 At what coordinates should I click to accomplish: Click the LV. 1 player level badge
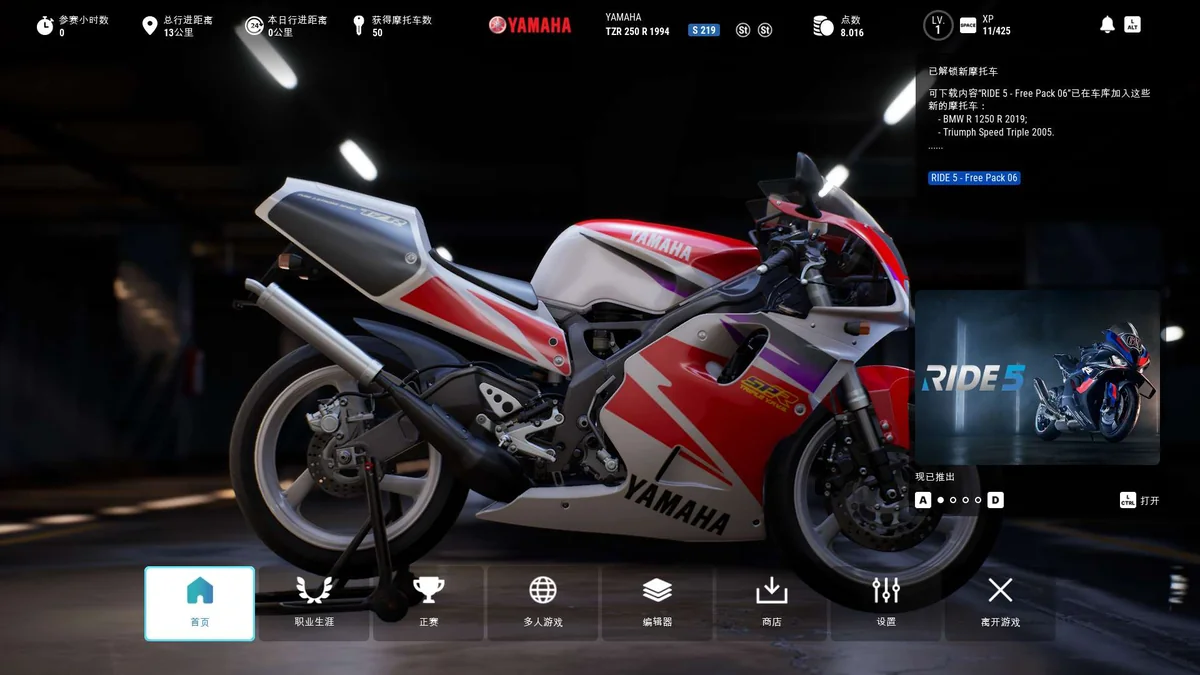point(937,25)
